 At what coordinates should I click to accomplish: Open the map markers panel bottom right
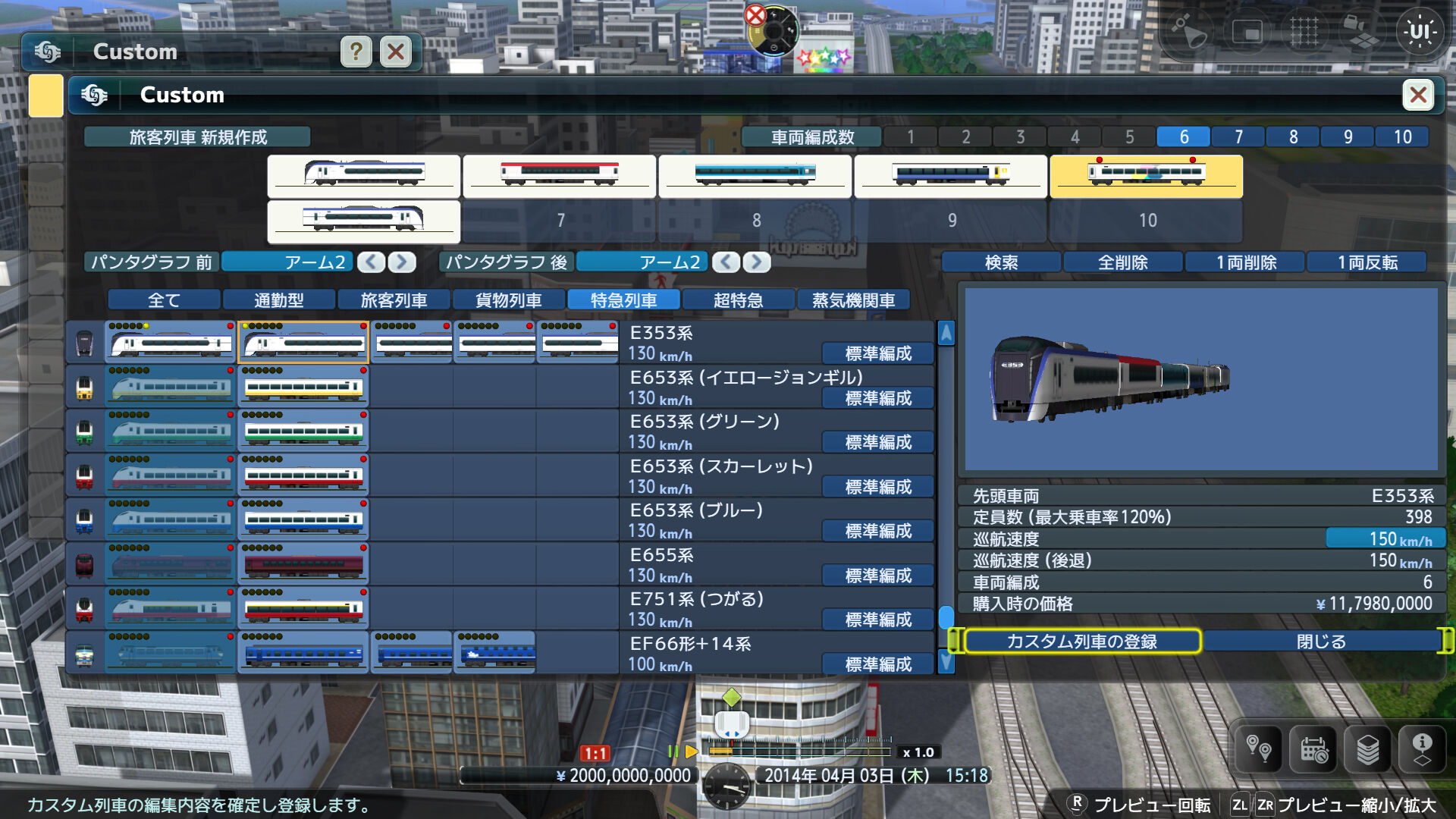1258,749
